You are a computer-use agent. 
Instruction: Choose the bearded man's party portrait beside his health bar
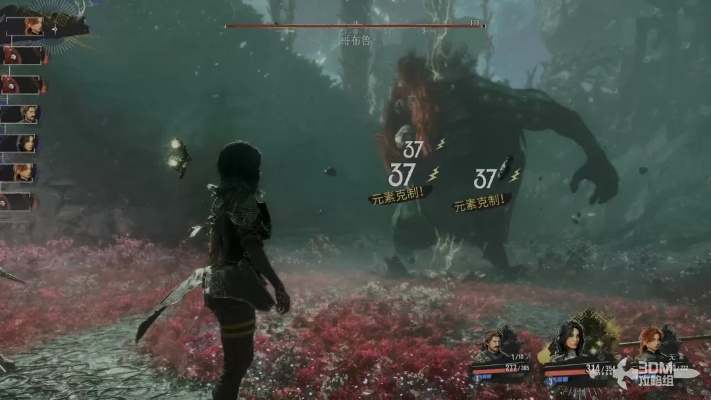[x=494, y=346]
